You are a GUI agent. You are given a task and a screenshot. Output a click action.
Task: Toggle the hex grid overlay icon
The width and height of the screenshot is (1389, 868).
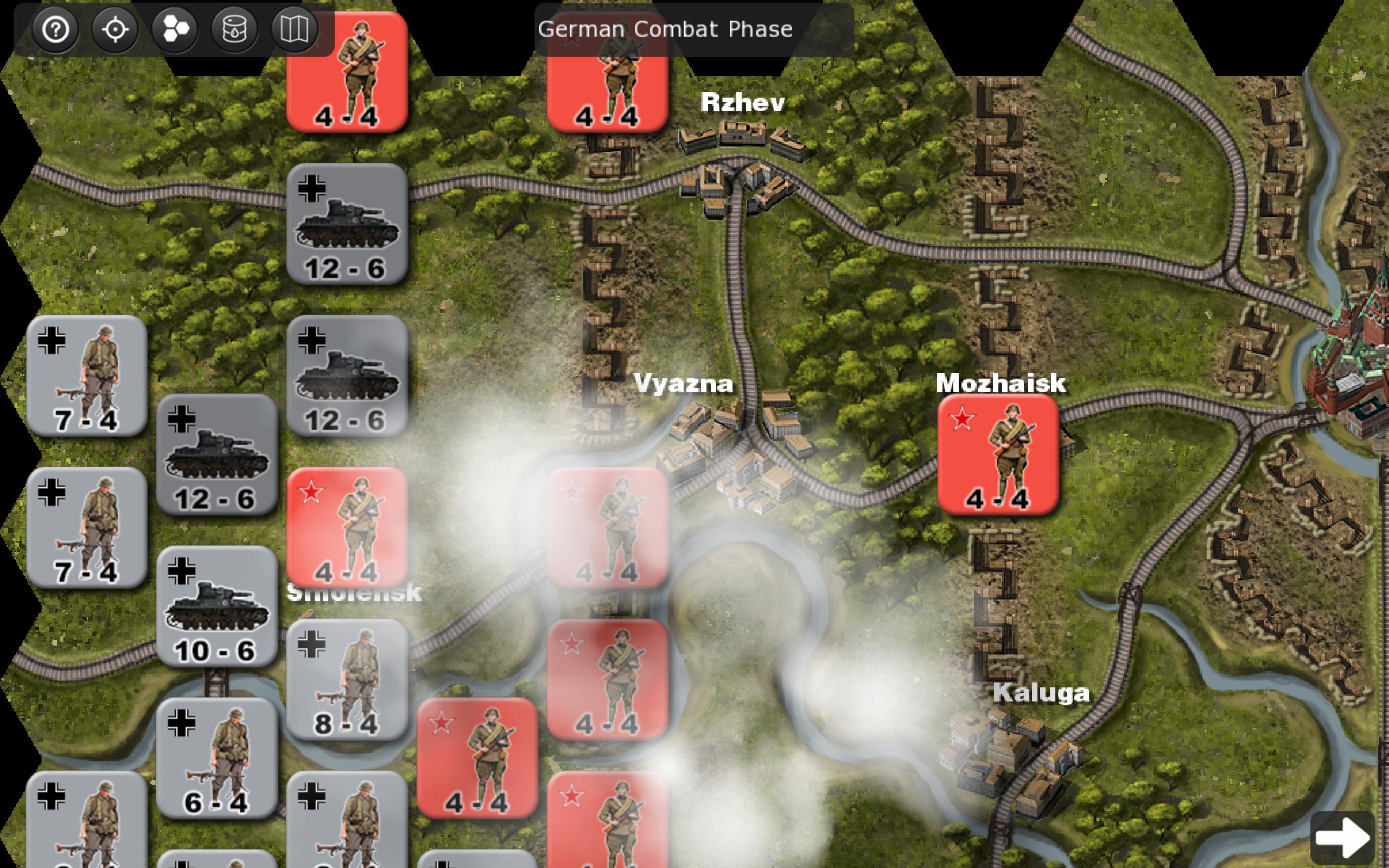pos(175,30)
